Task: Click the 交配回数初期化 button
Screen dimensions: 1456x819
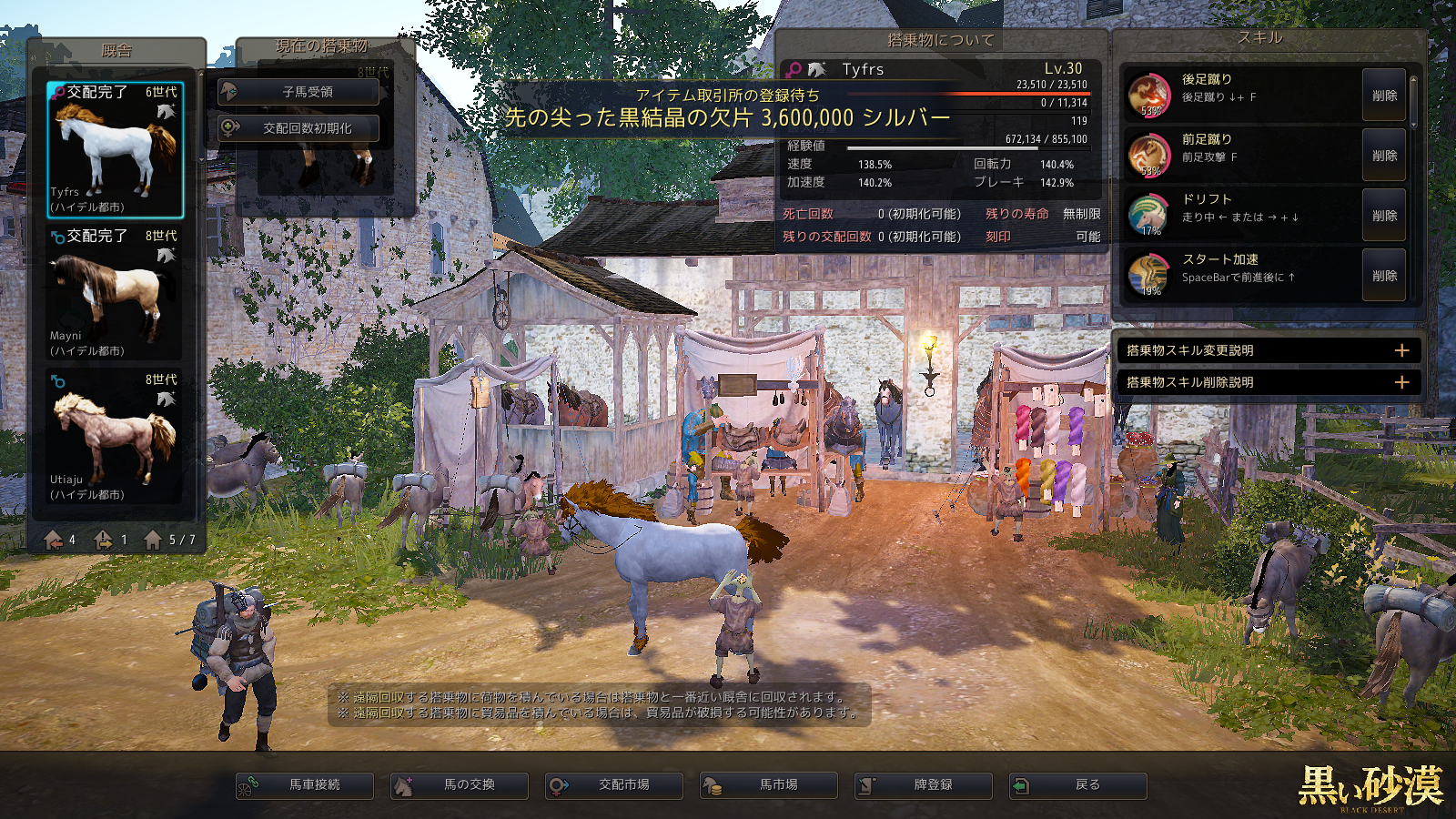Action: 298,128
